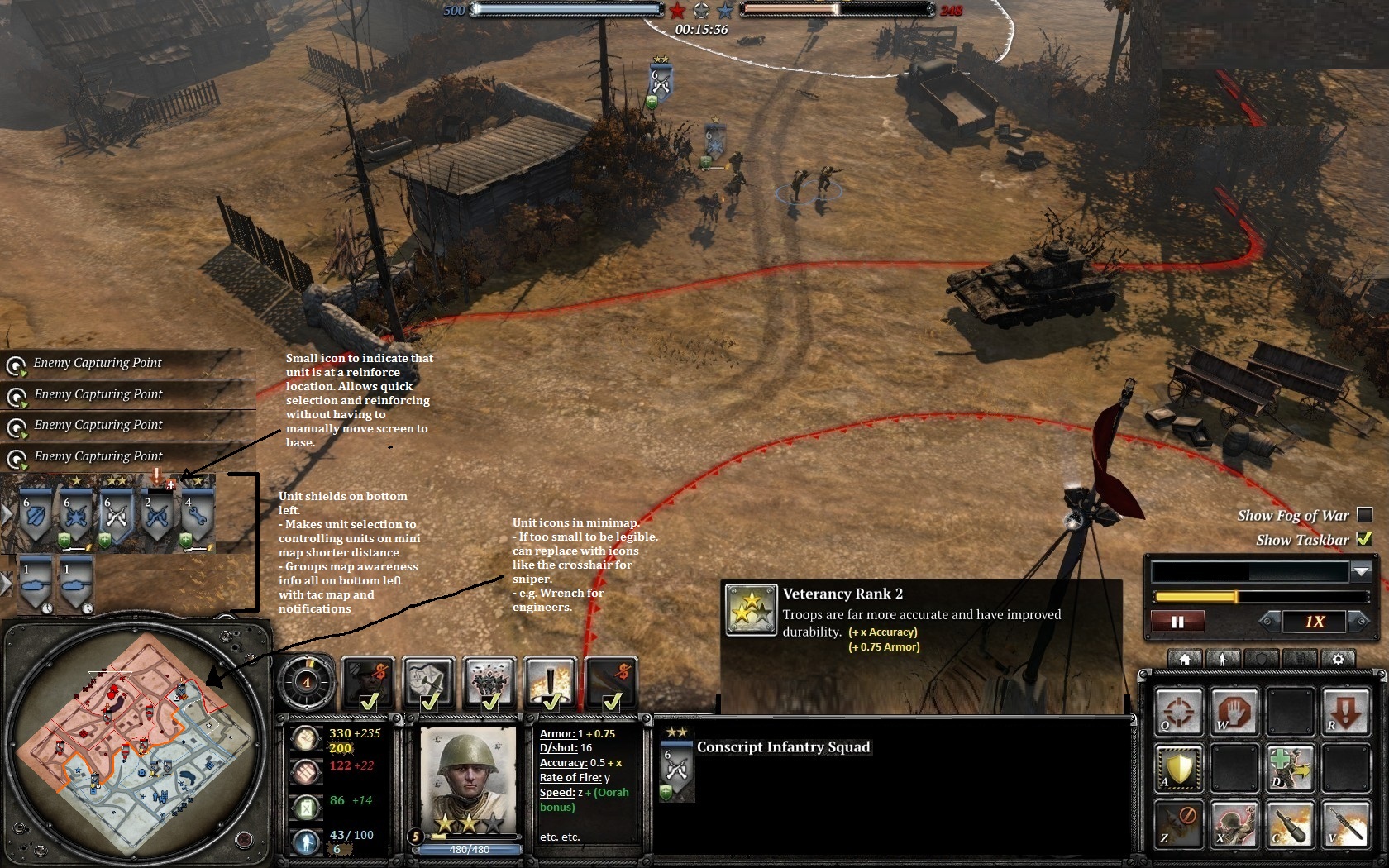Image resolution: width=1389 pixels, height=868 pixels.
Task: Uncheck the Show Taskbar checkbox
Action: tap(1365, 540)
